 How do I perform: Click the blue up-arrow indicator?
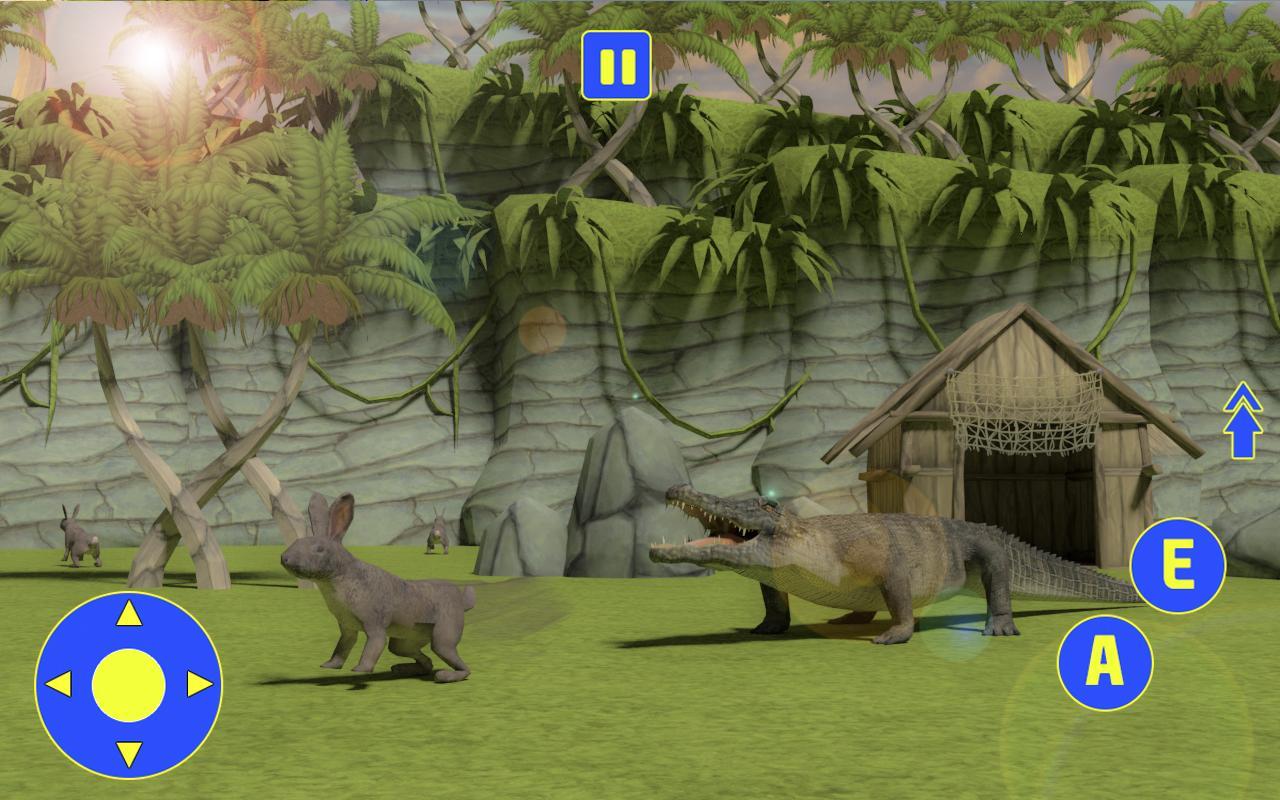[x=1242, y=420]
